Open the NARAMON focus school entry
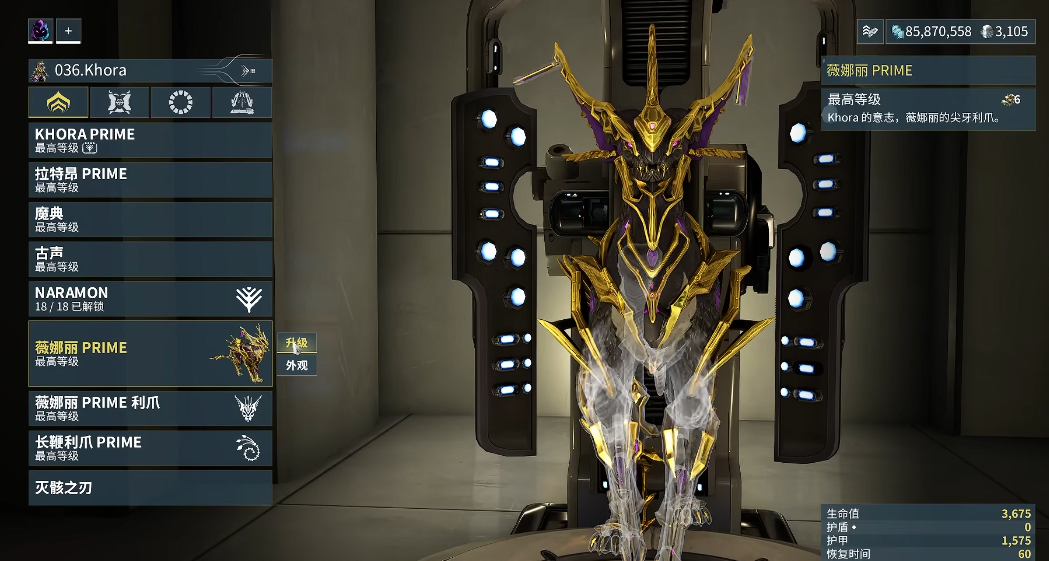Viewport: 1049px width, 561px height. click(150, 298)
